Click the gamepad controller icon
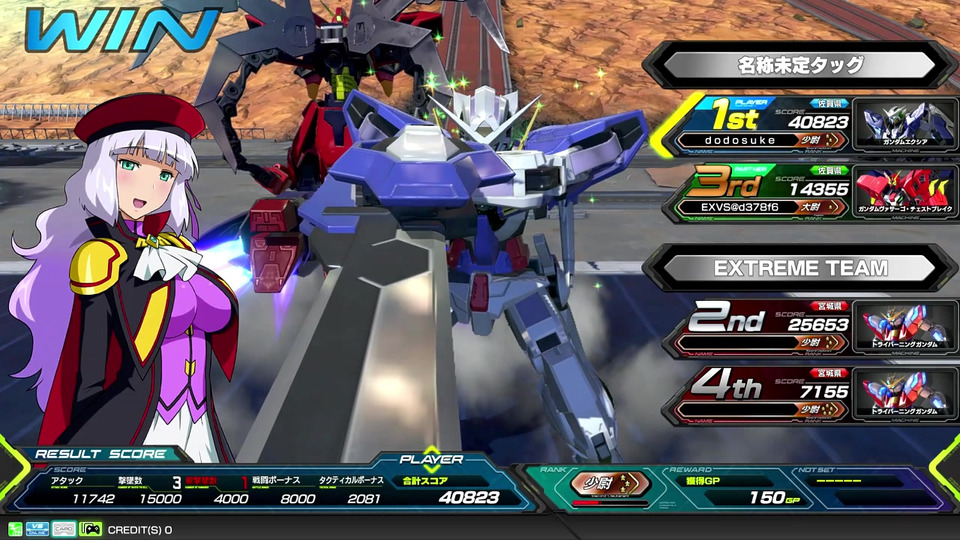Viewport: 960px width, 540px height. [x=90, y=529]
